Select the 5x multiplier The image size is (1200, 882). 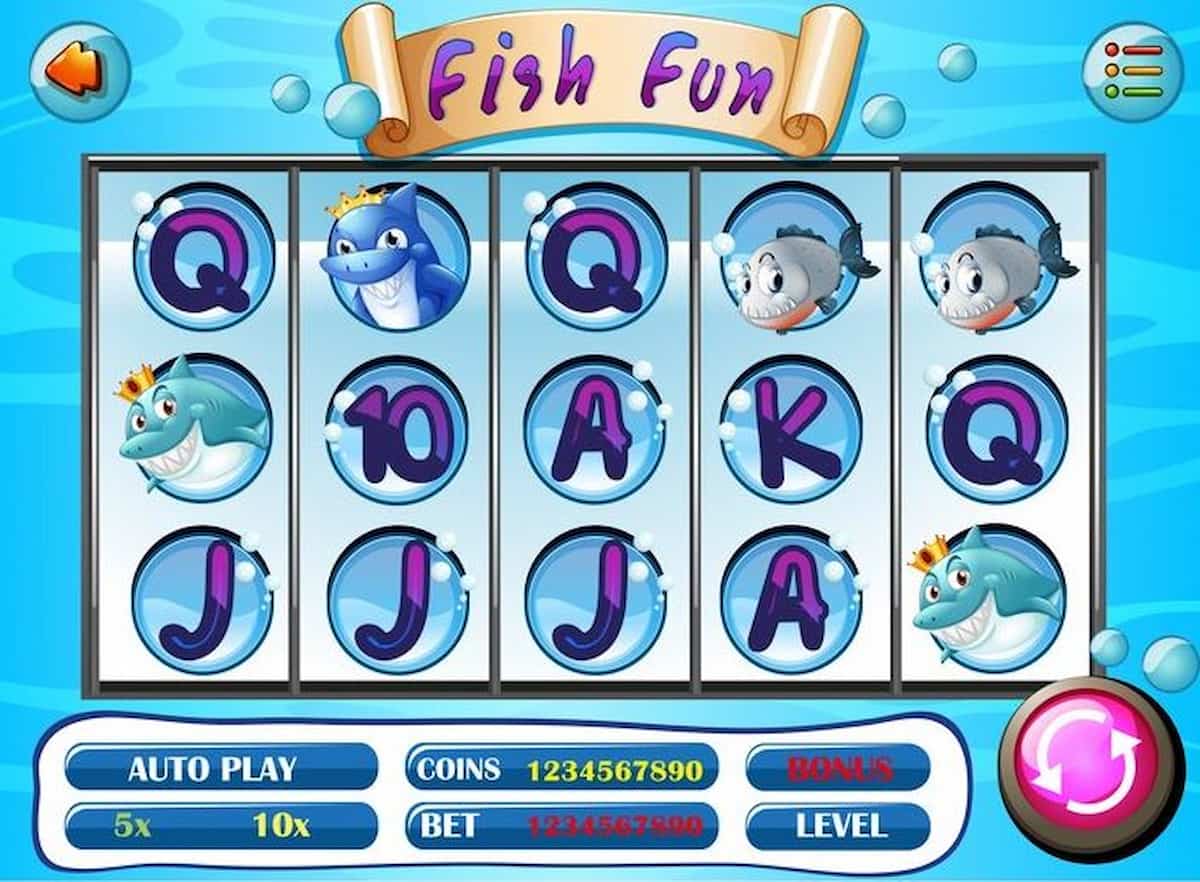tap(135, 826)
